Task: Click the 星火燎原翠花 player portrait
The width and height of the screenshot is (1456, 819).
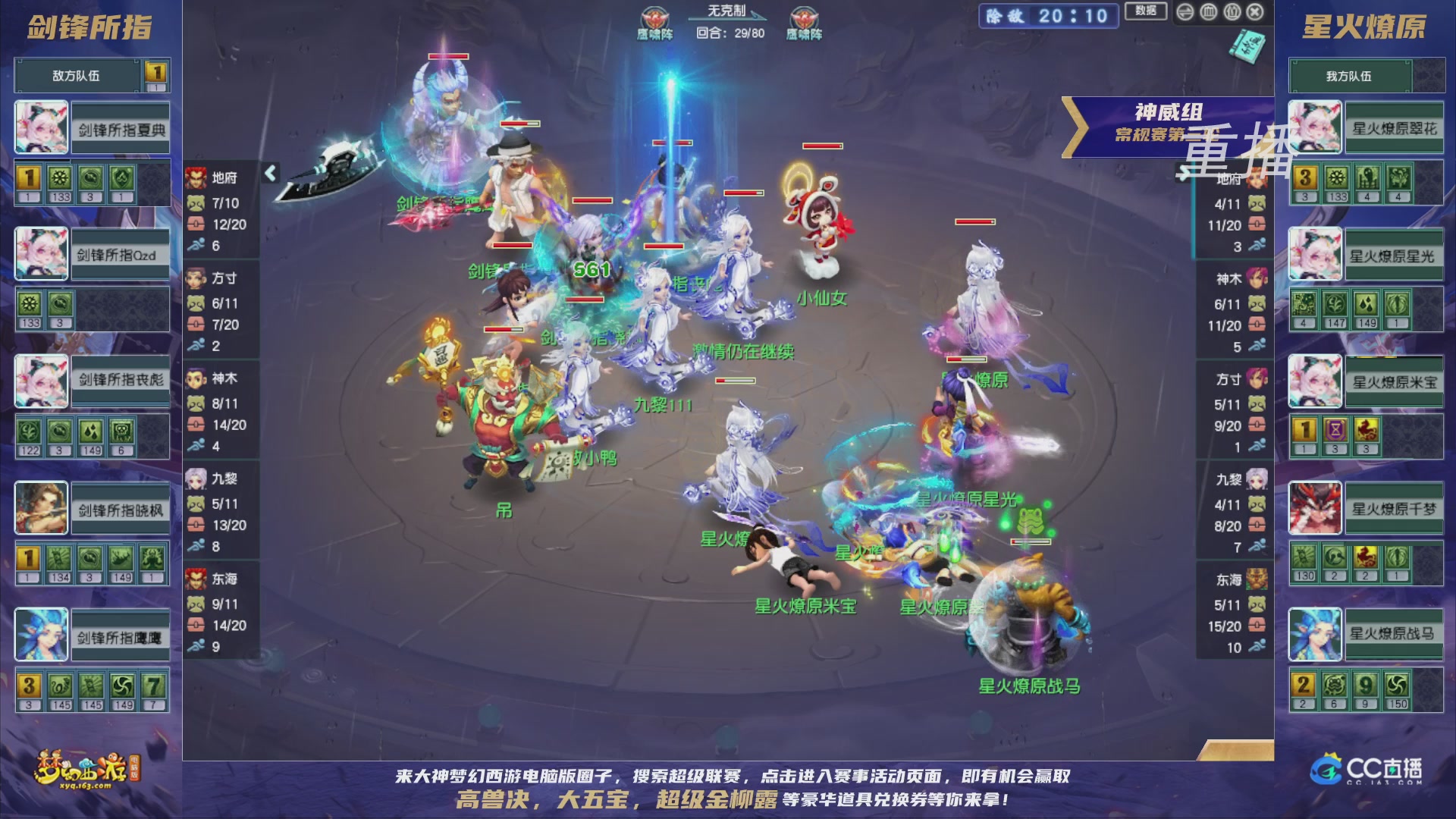Action: tap(1316, 127)
